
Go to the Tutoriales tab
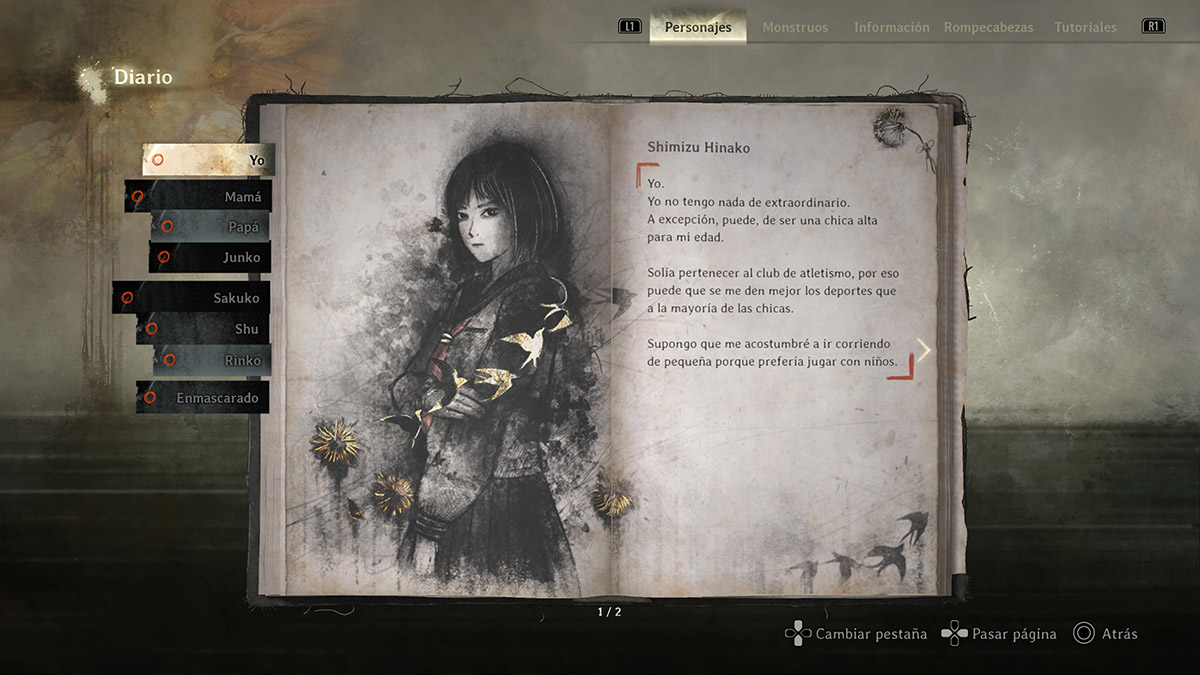pos(1086,27)
